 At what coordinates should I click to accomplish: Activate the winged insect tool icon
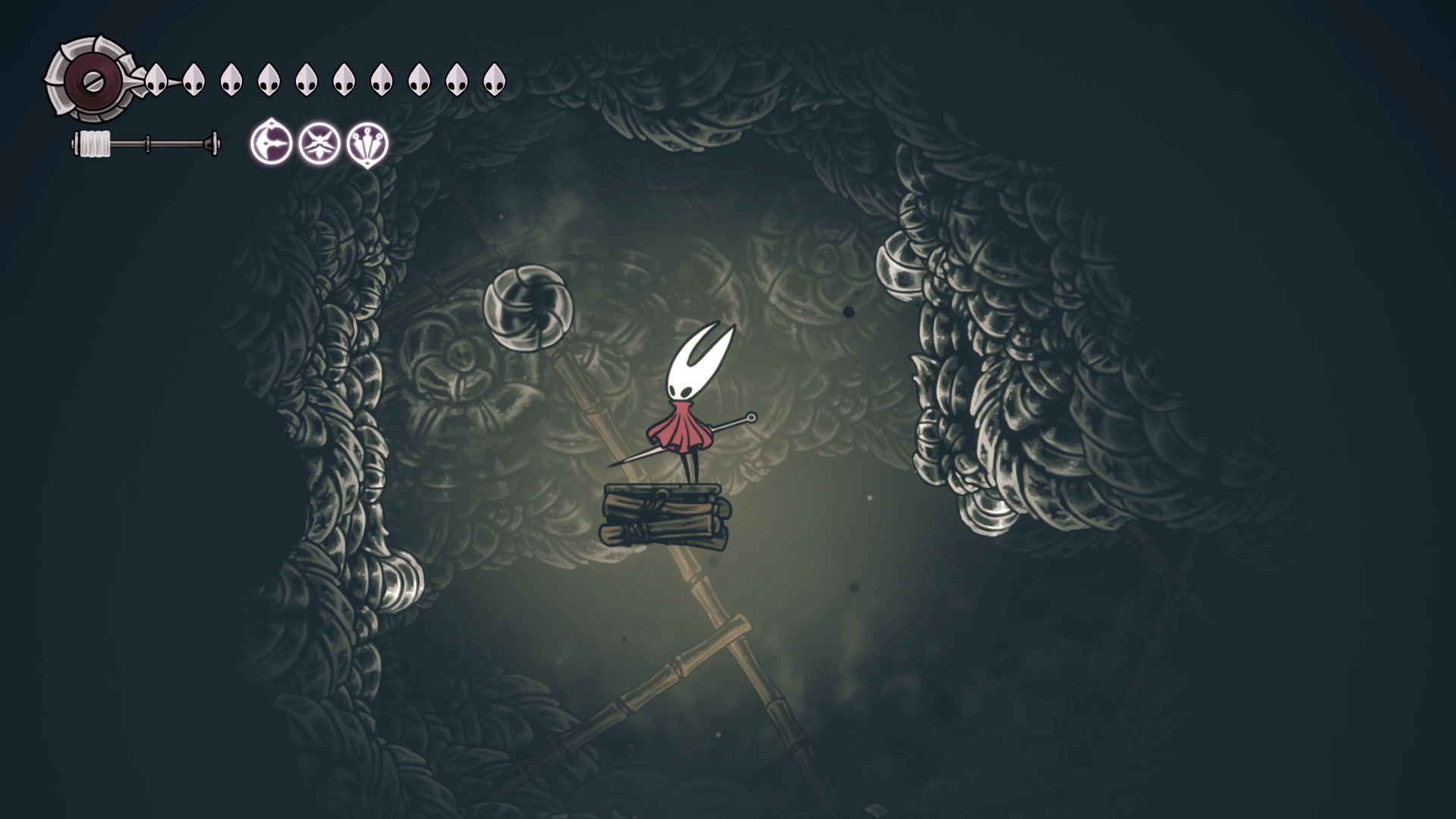(319, 143)
